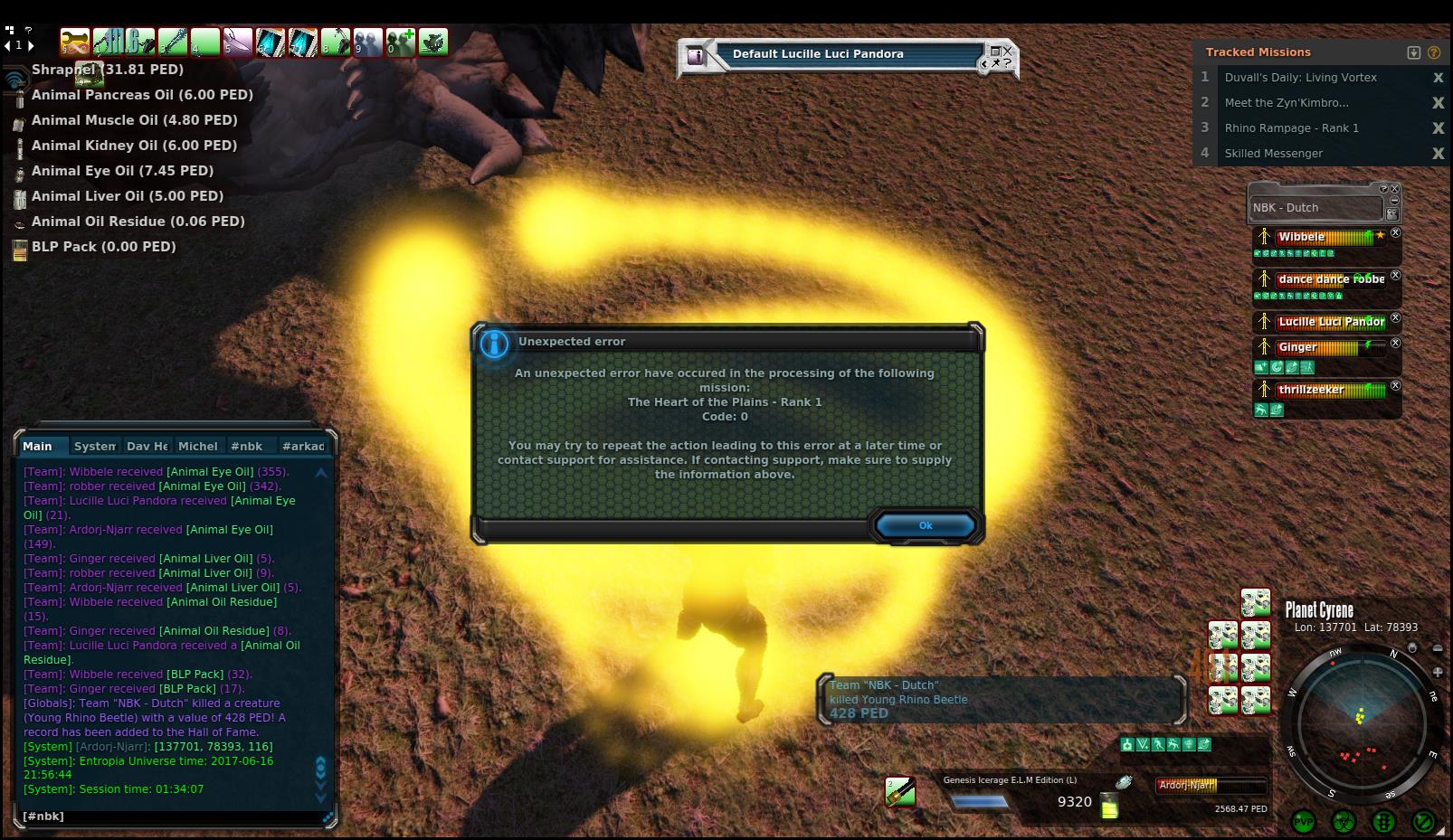
Task: Show the #arkad chat channel tab
Action: [302, 446]
